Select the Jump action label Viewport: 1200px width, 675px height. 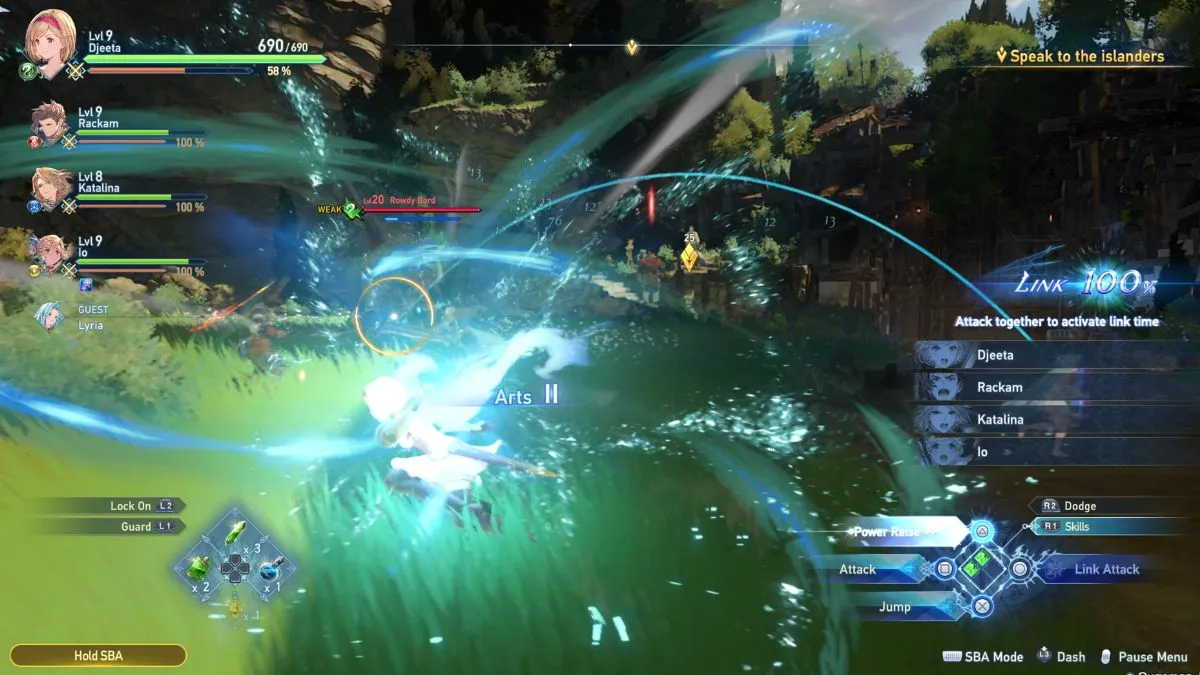895,607
